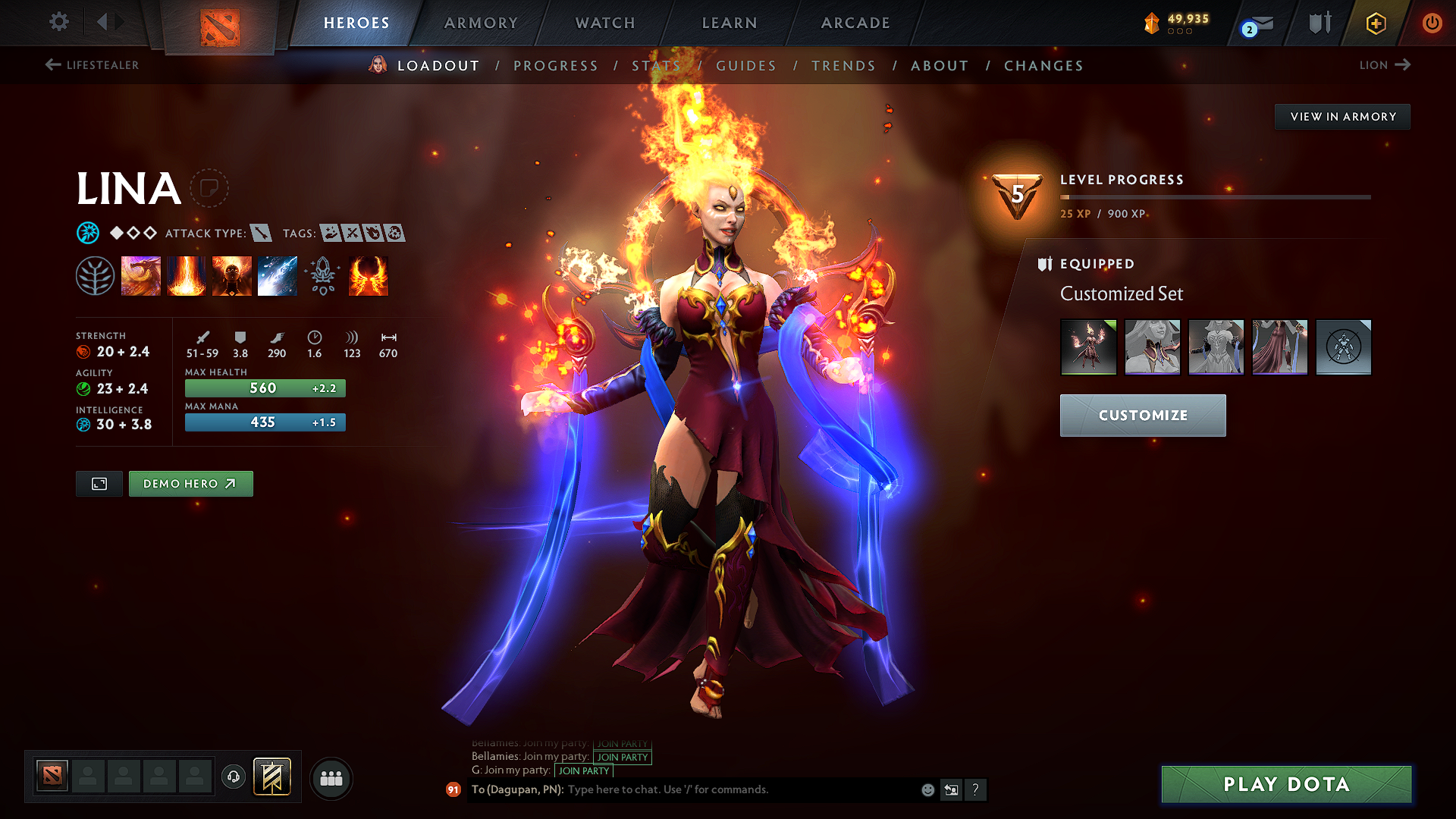
Task: Toggle the ranged attack type filter
Action: point(262,233)
